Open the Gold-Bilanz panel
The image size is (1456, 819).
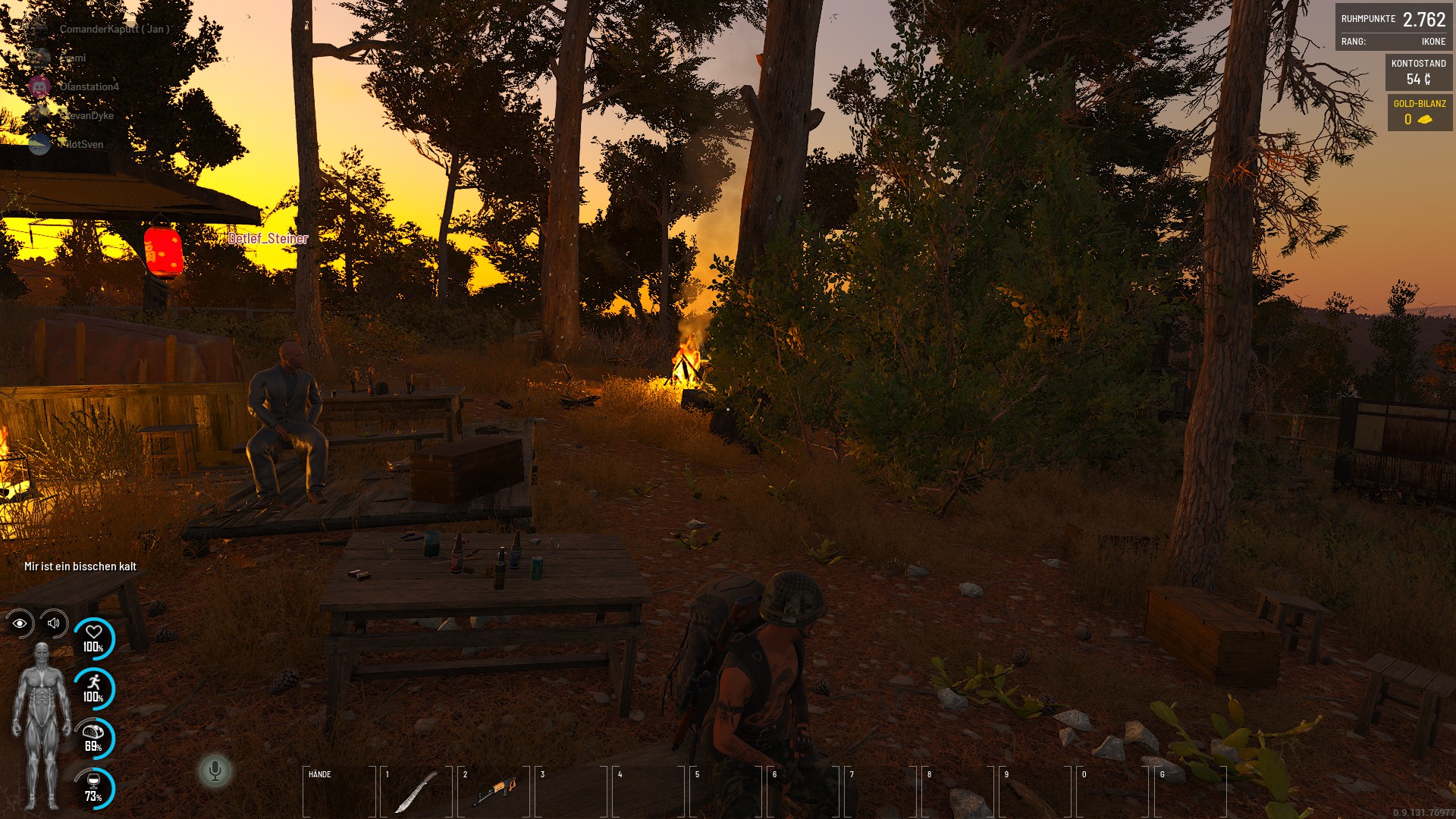click(x=1419, y=112)
